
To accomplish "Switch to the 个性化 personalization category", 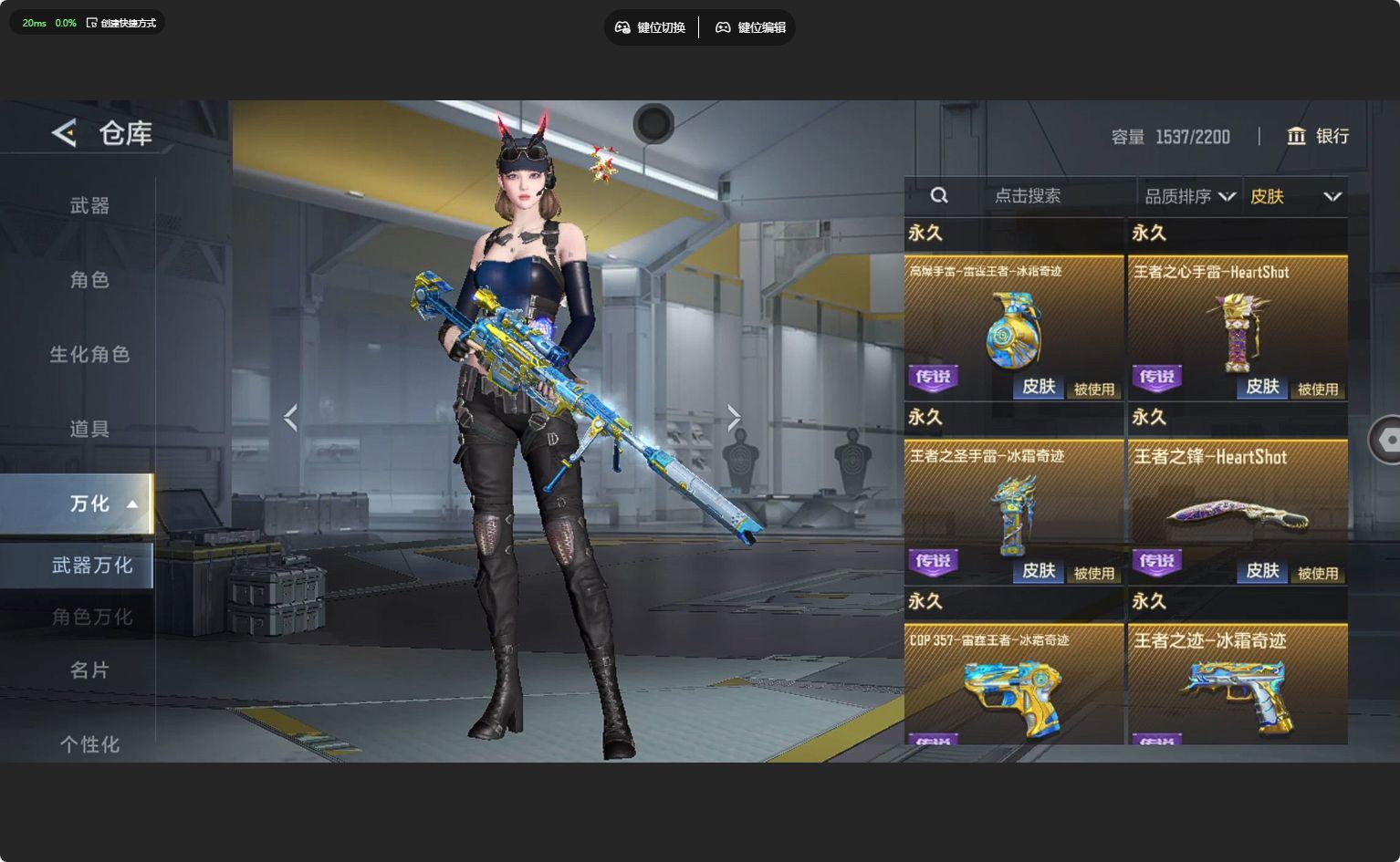I will (89, 744).
